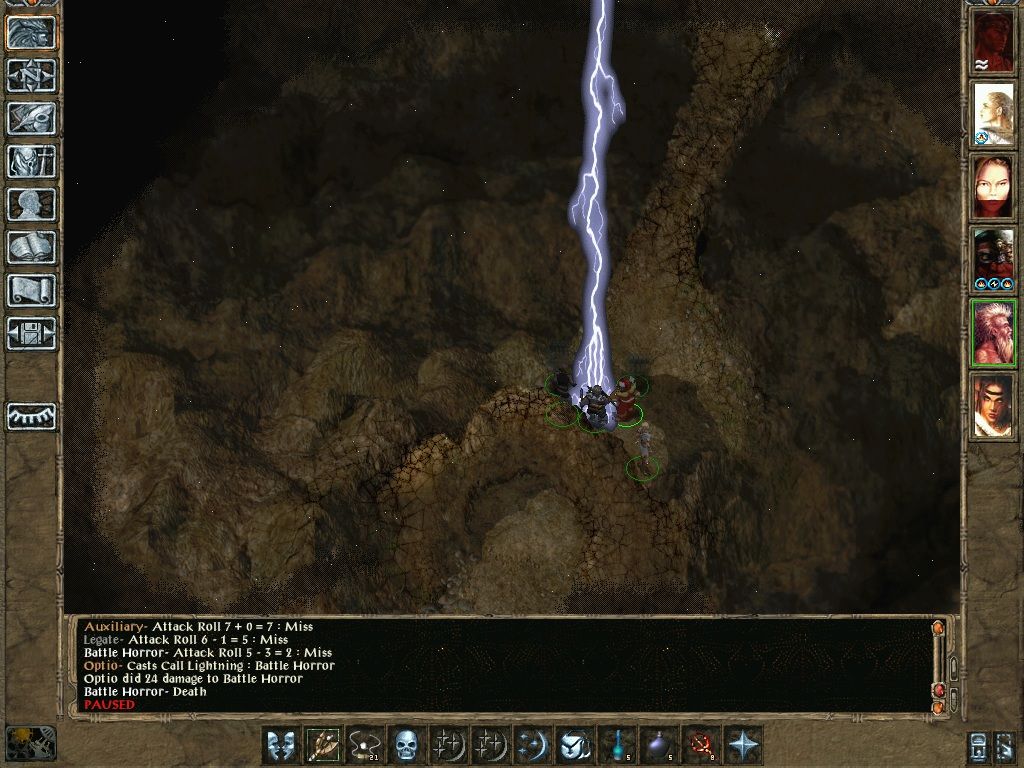Screen dimensions: 1024x768
Task: Open the inventory screen (armored figure icon)
Action: (x=31, y=162)
